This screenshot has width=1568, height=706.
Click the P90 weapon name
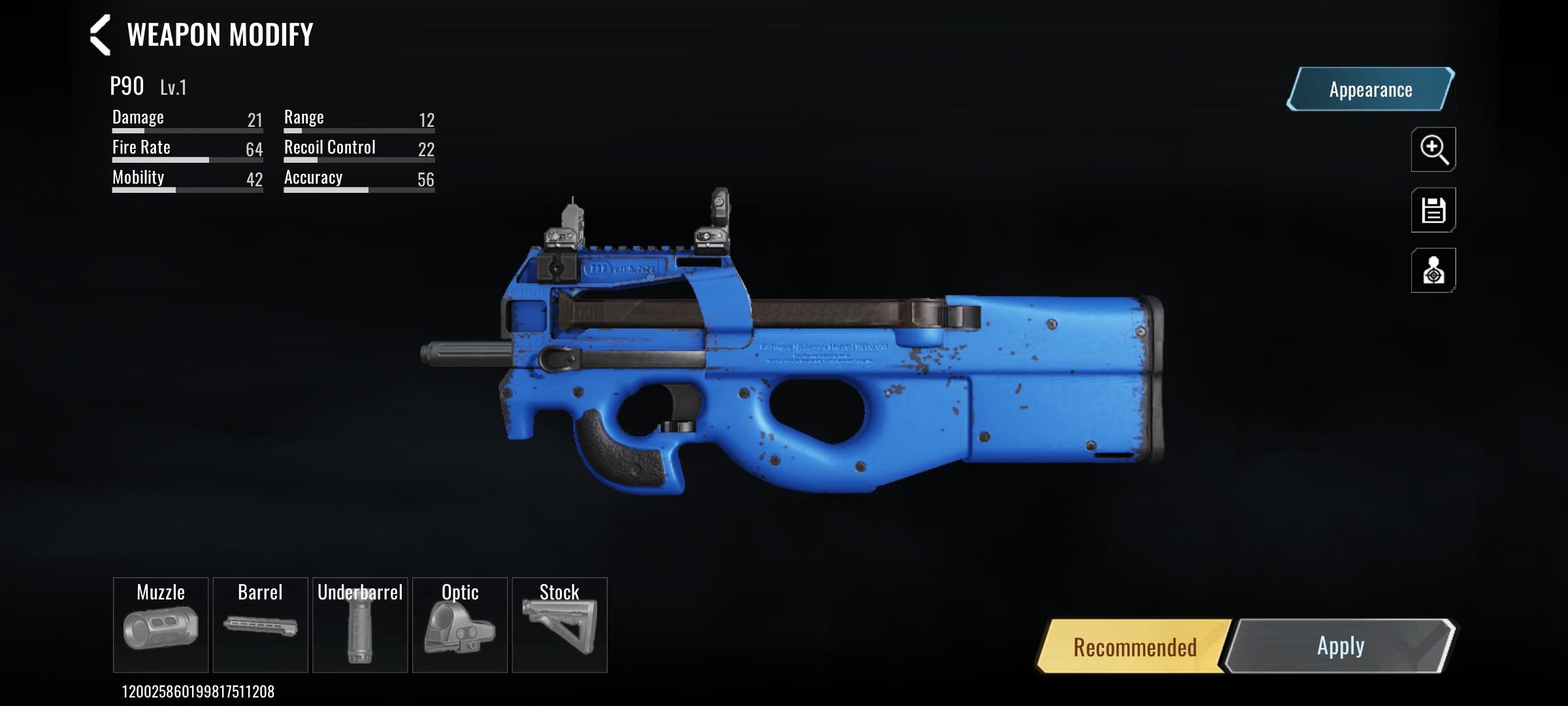(x=127, y=85)
